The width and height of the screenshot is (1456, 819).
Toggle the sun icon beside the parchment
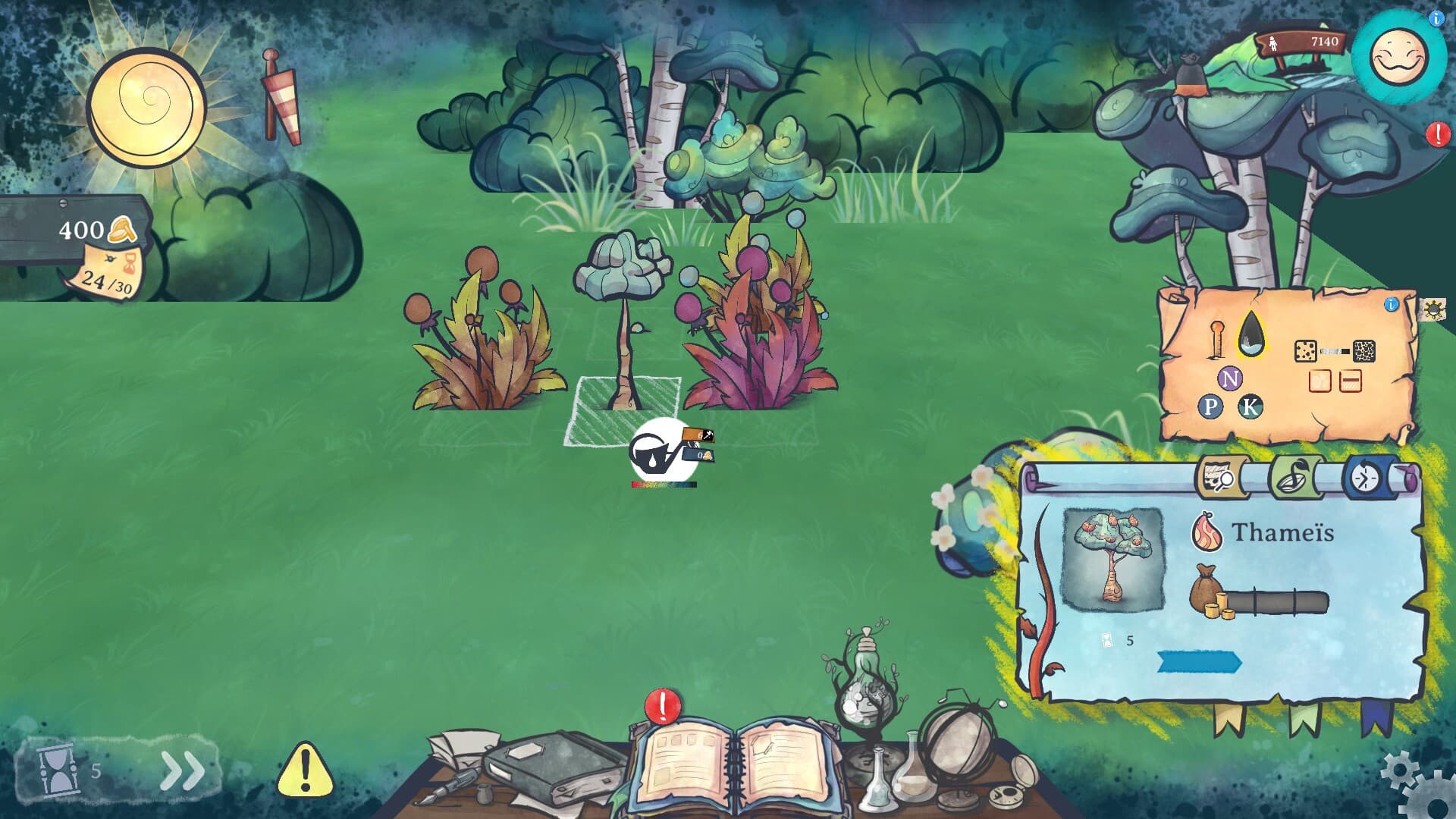pos(1432,309)
